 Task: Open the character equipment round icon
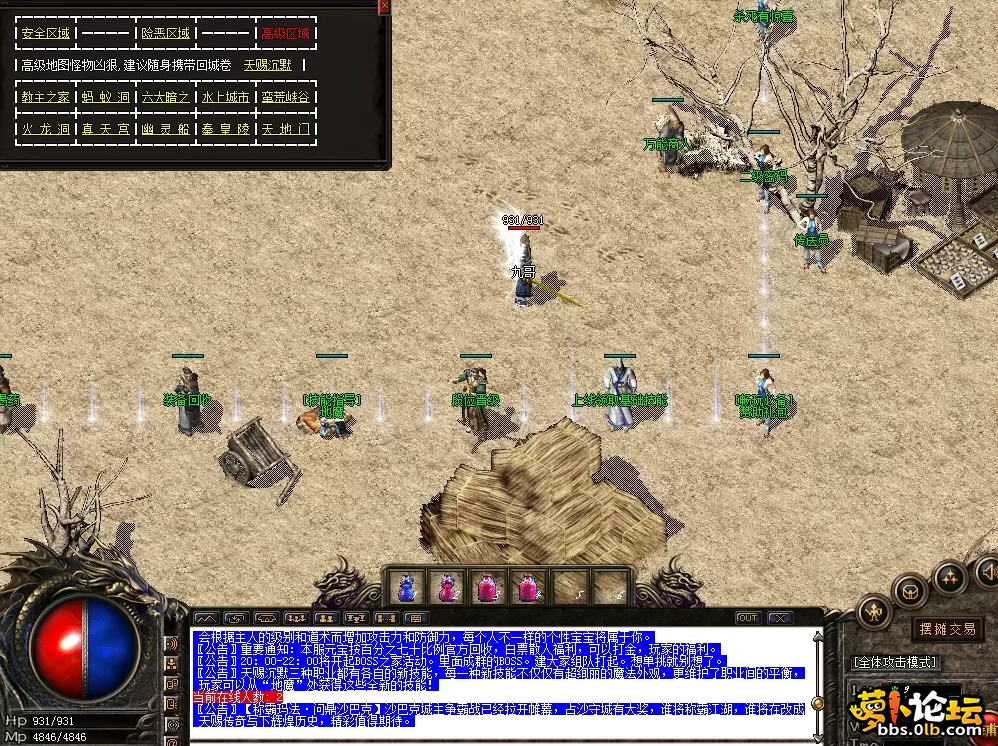point(874,611)
